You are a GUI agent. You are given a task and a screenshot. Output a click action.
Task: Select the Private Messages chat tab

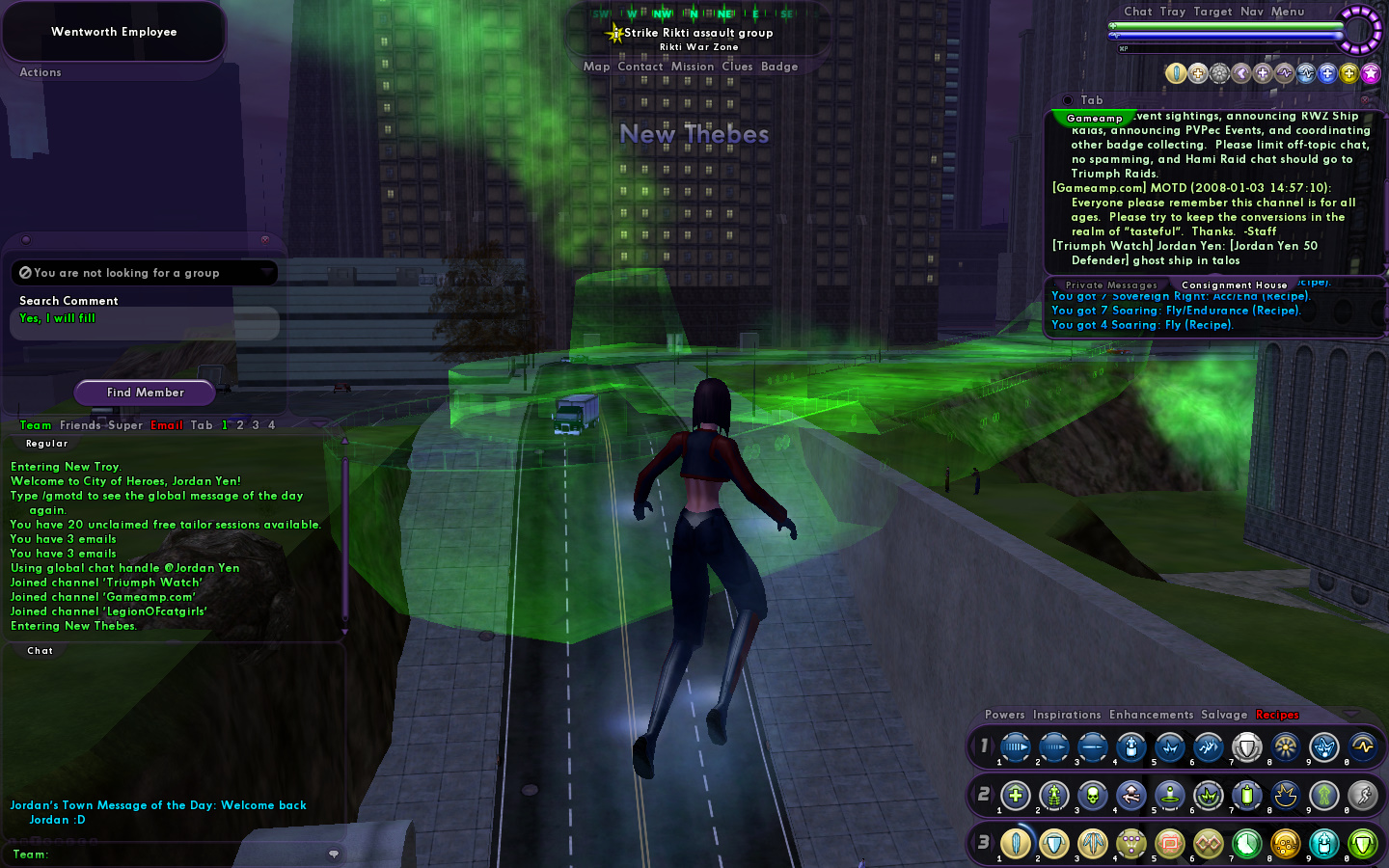[x=1110, y=285]
